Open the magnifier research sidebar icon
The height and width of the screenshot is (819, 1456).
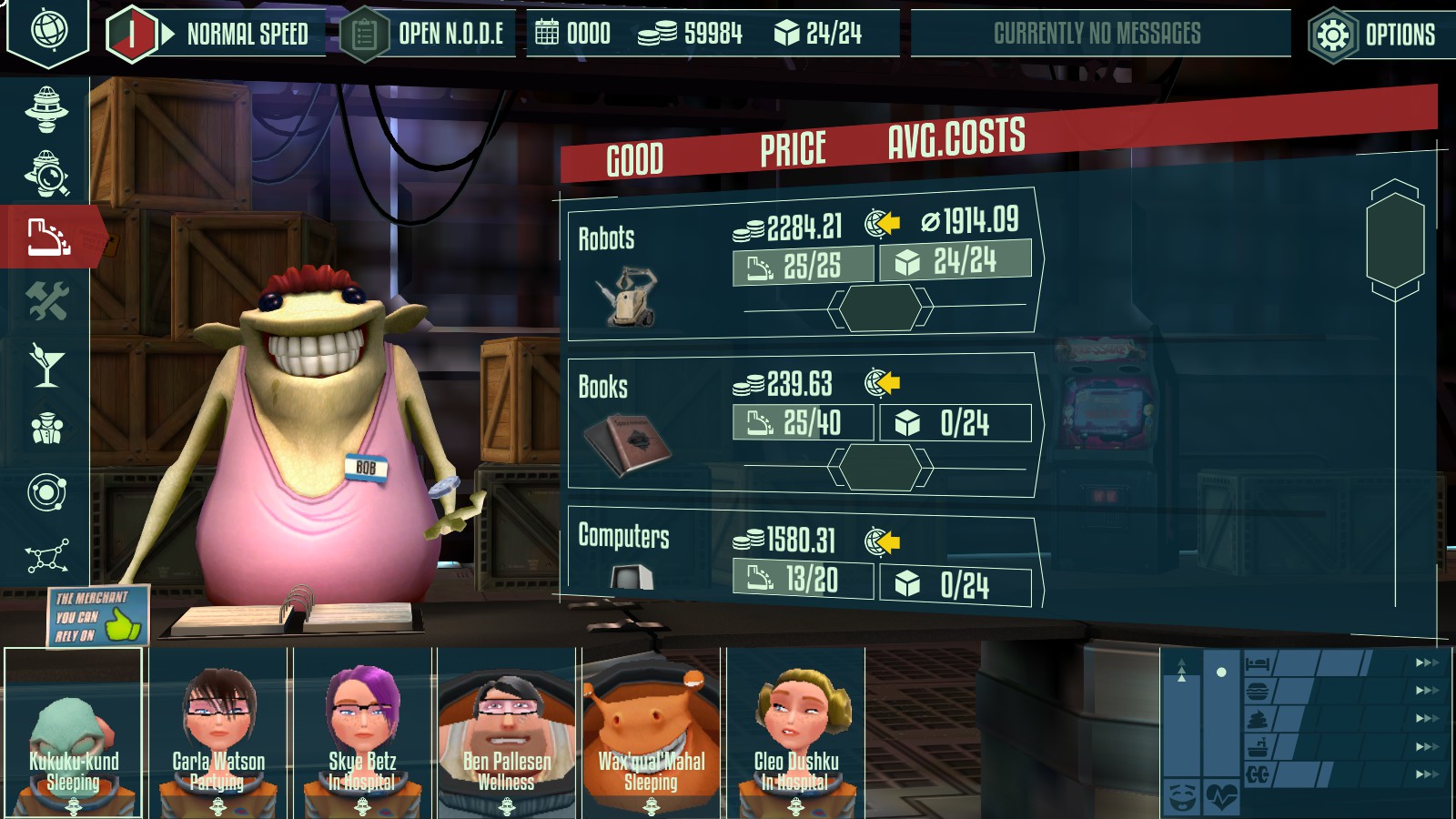click(46, 173)
